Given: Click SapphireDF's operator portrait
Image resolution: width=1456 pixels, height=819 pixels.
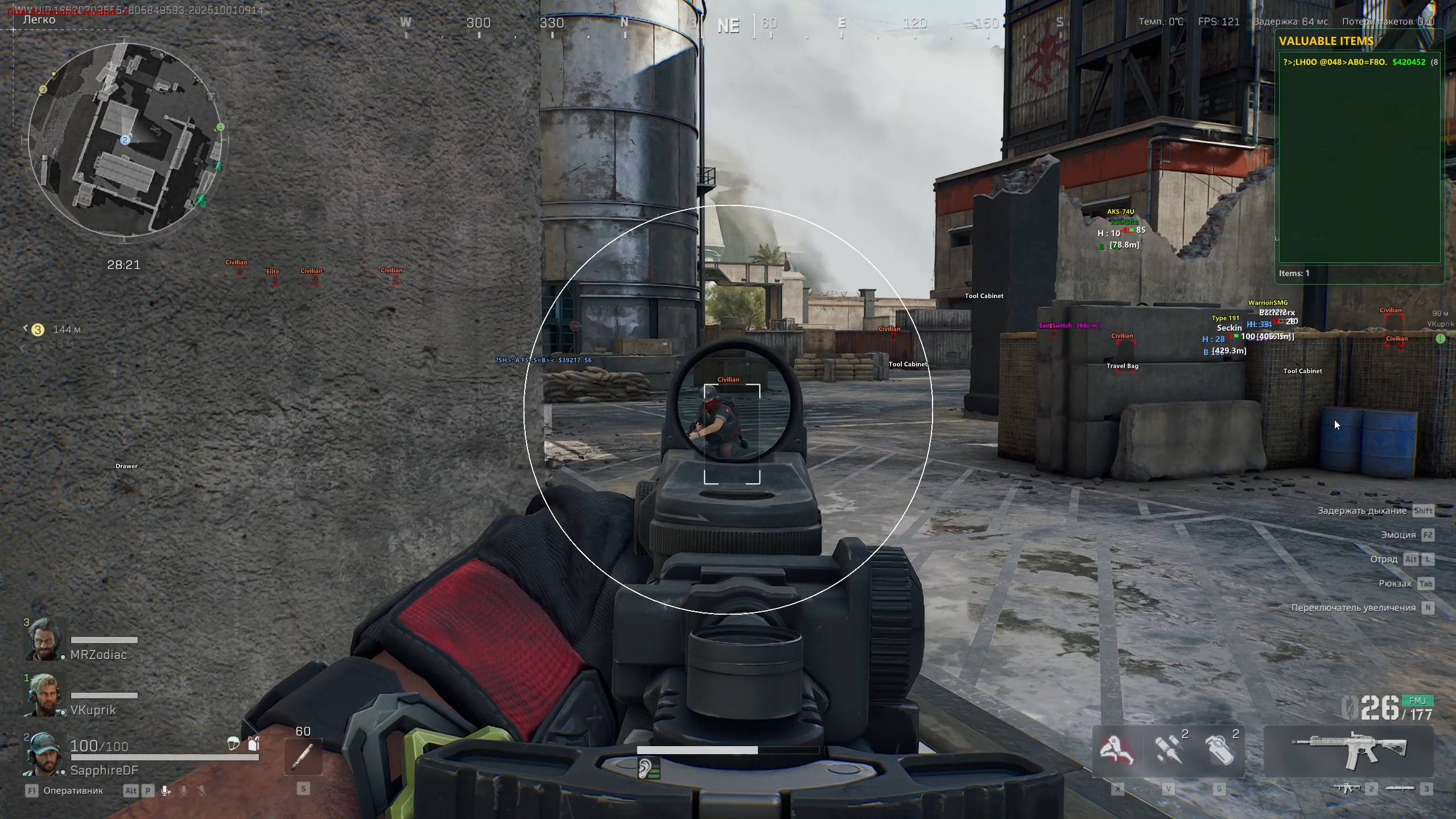Looking at the screenshot, I should coord(44,755).
